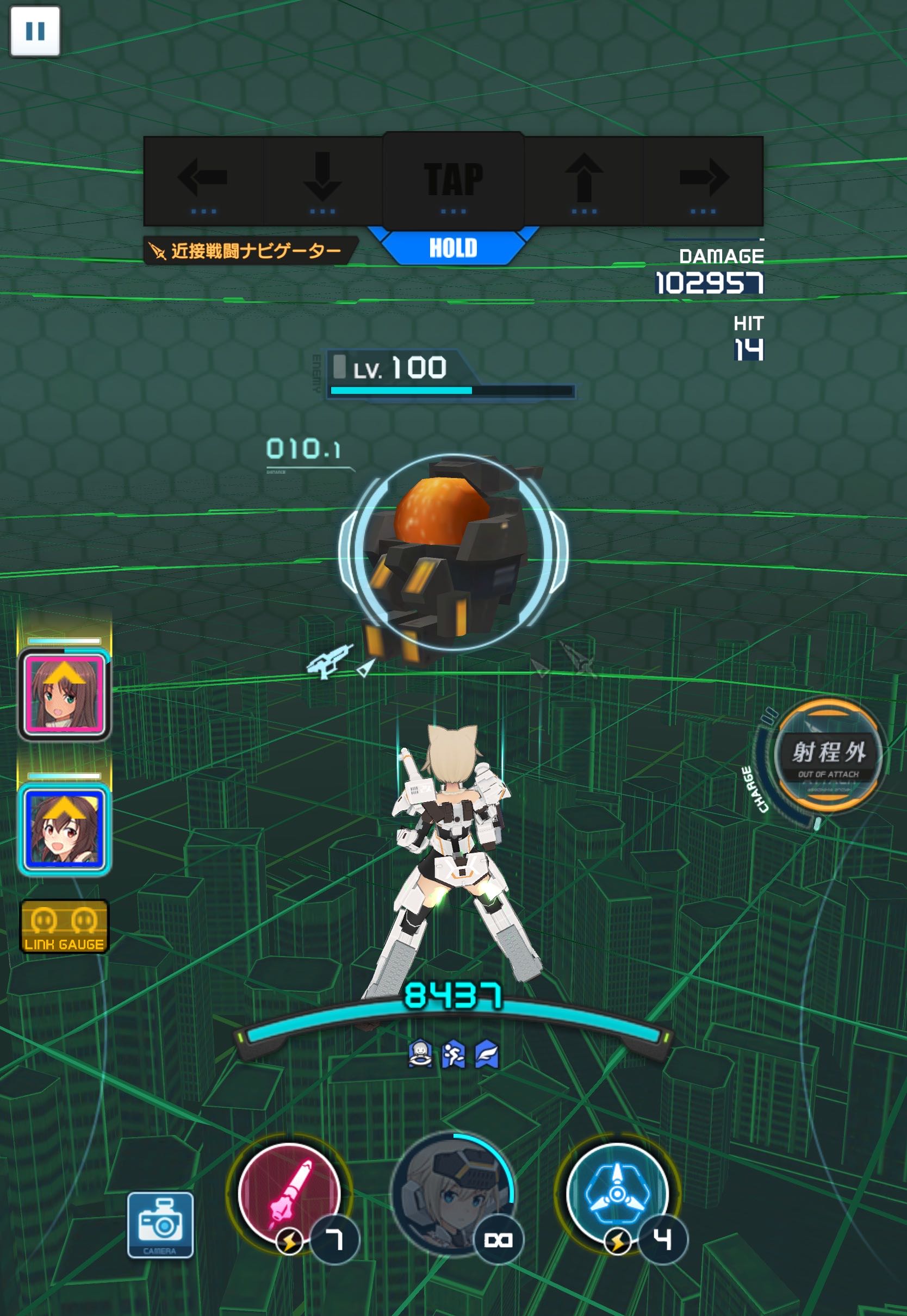Tap the down arrow navigator panel
The height and width of the screenshot is (1316, 907).
click(x=322, y=181)
